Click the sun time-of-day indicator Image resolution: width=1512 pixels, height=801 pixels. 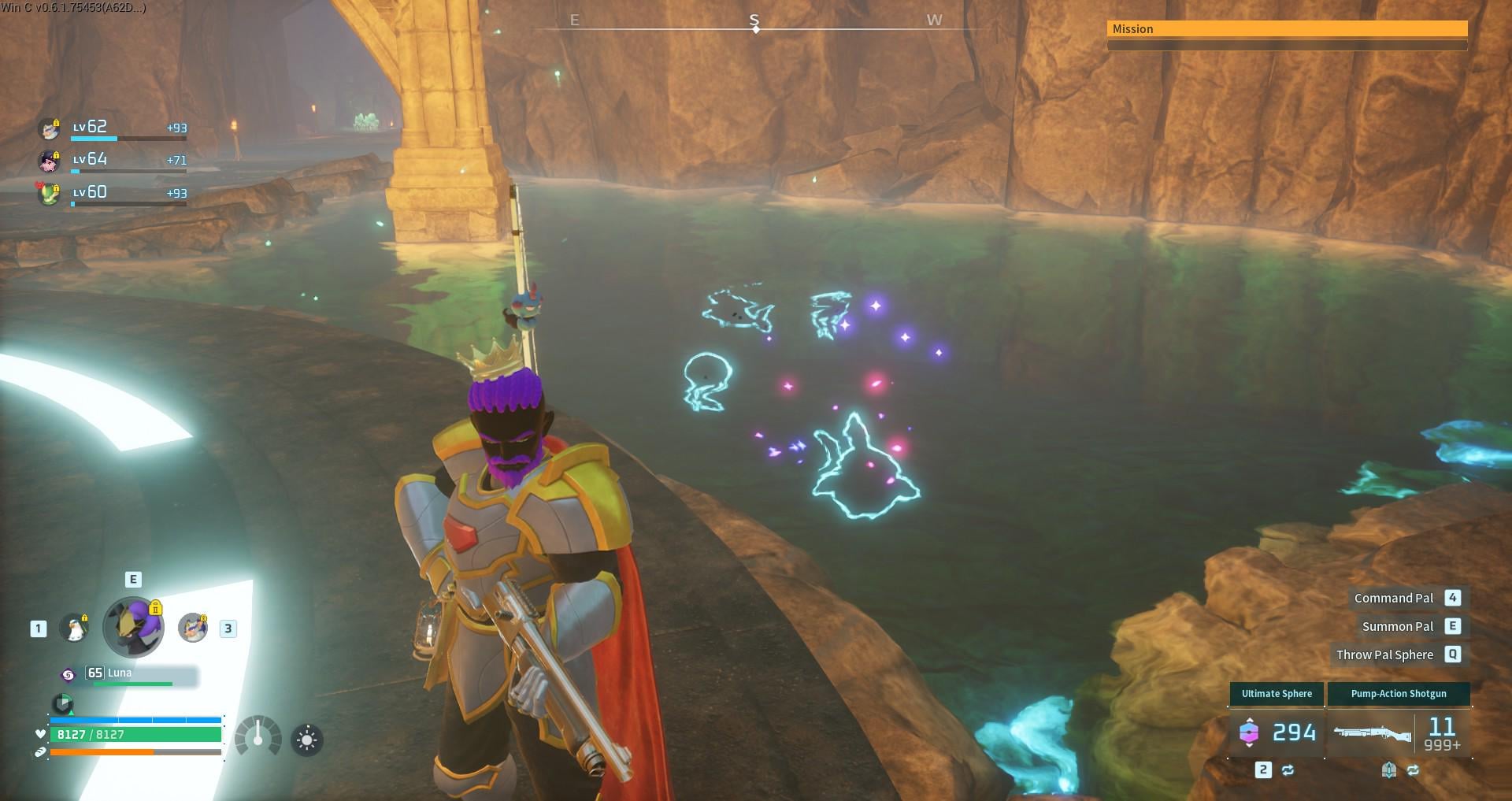point(307,740)
